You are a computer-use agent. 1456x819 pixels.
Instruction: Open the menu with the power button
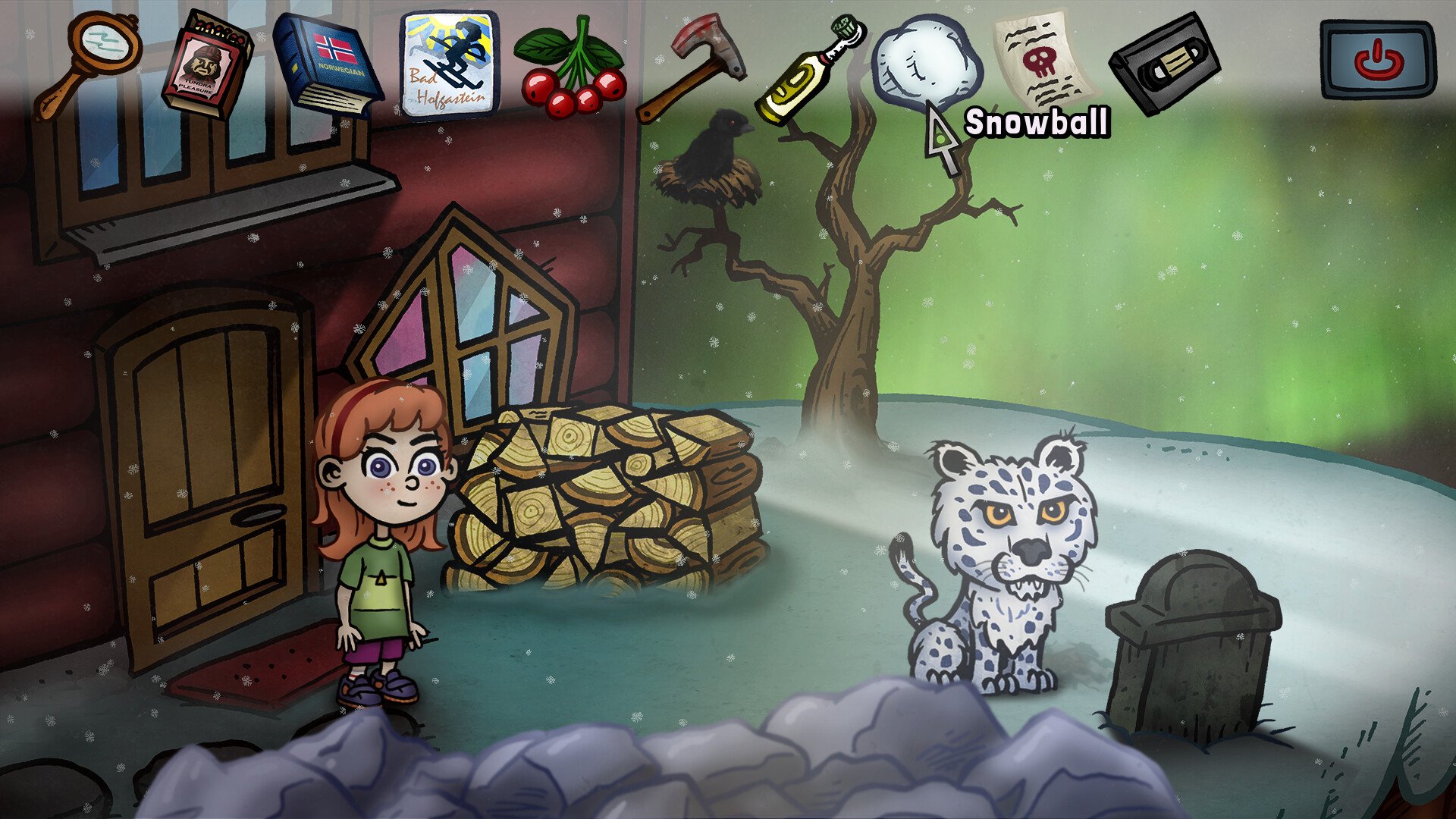(x=1376, y=61)
